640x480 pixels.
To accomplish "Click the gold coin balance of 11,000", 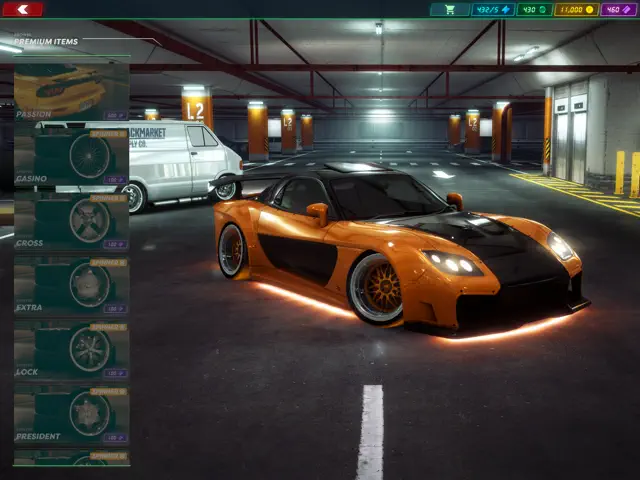I will click(576, 9).
